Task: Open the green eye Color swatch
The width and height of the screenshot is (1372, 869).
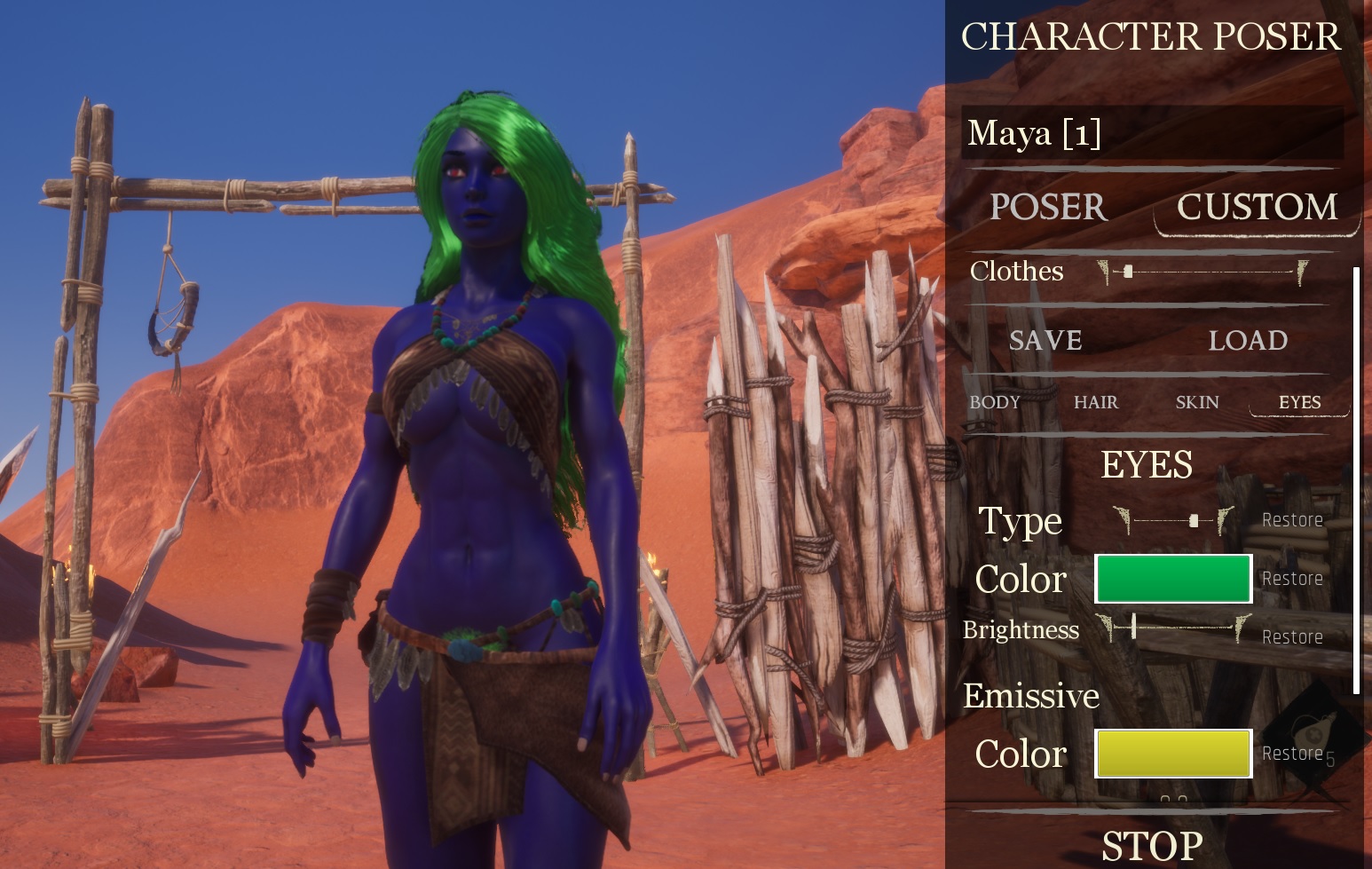Action: point(1173,579)
